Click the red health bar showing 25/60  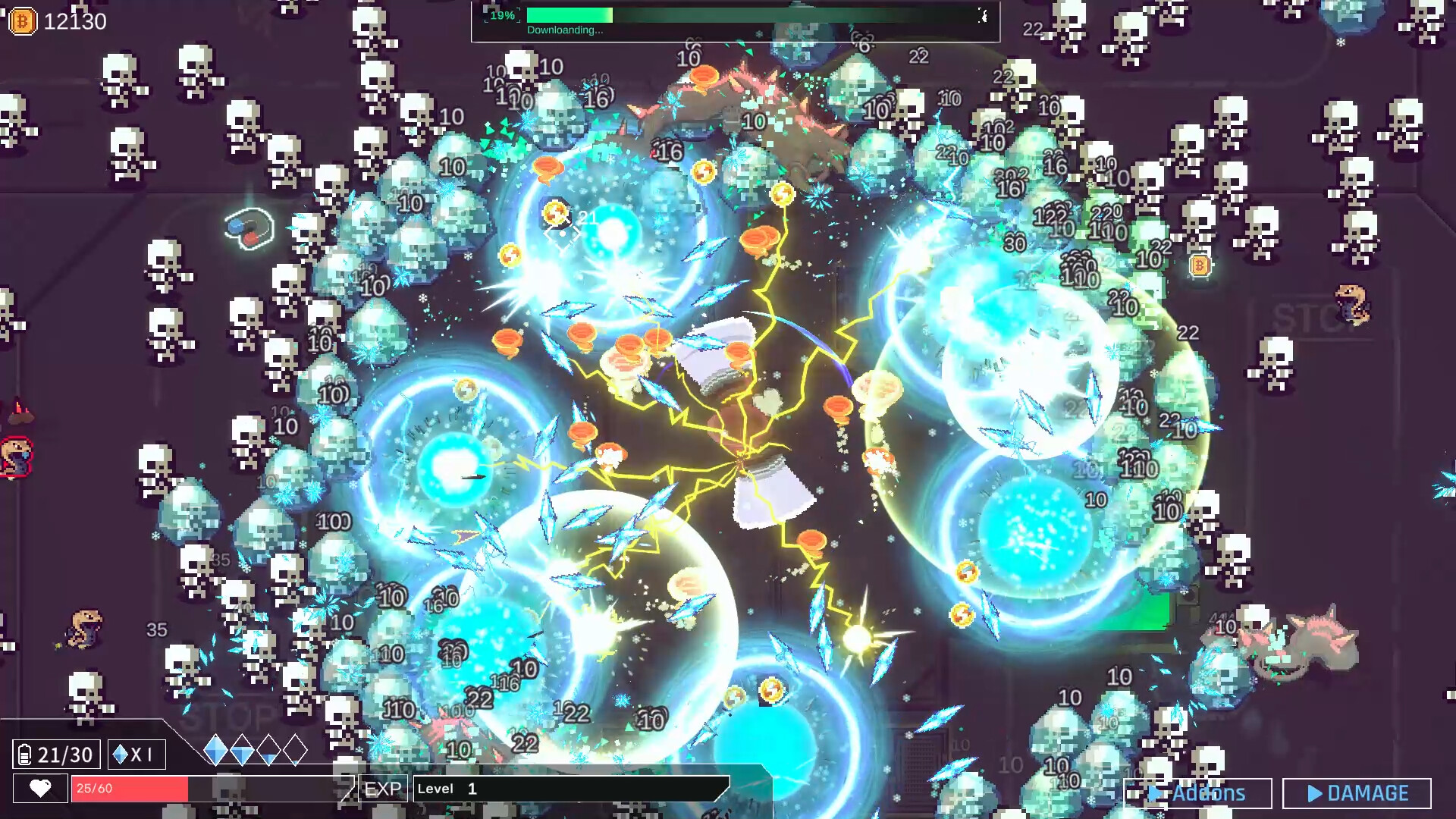pyautogui.click(x=129, y=789)
